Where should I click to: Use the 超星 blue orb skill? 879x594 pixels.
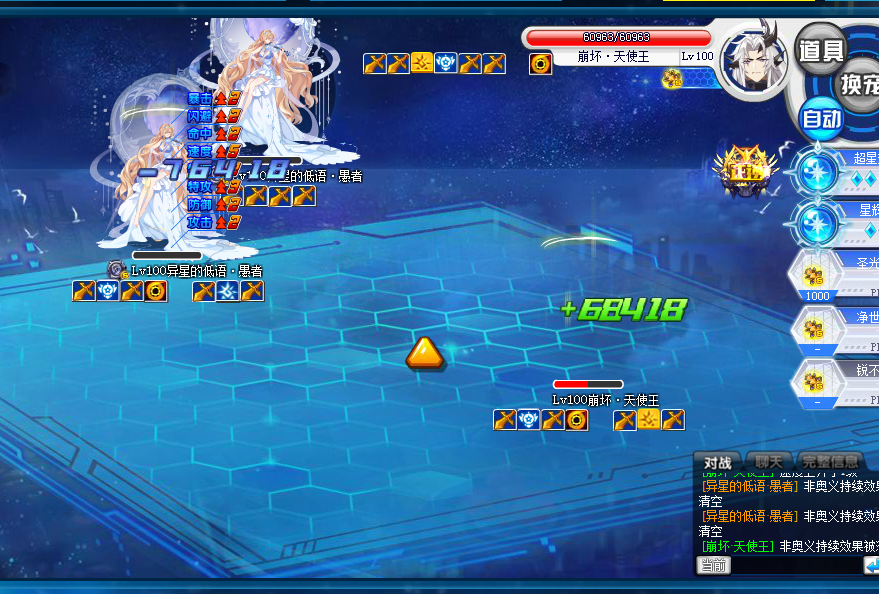coord(817,172)
